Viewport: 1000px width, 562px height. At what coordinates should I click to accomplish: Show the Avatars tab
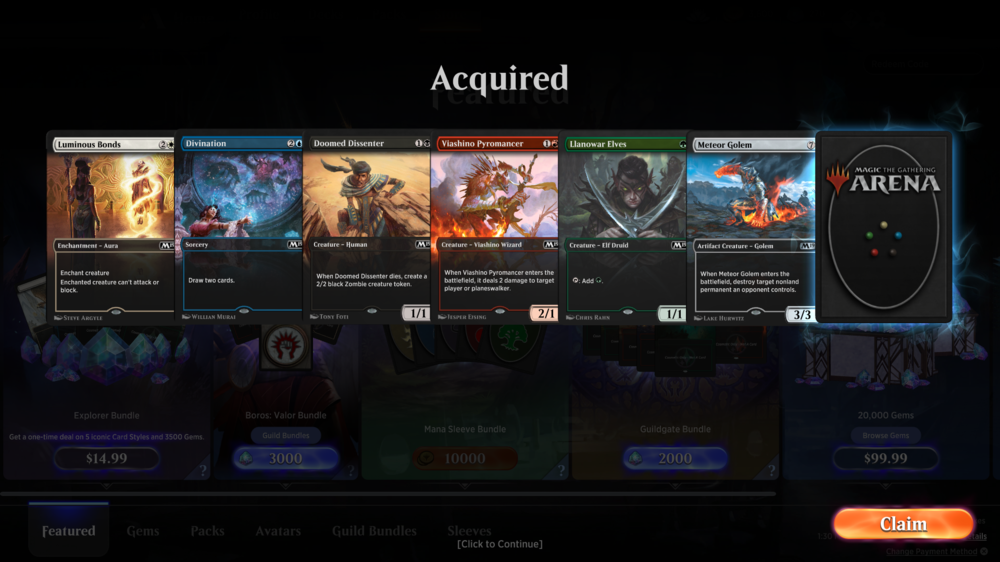click(278, 531)
